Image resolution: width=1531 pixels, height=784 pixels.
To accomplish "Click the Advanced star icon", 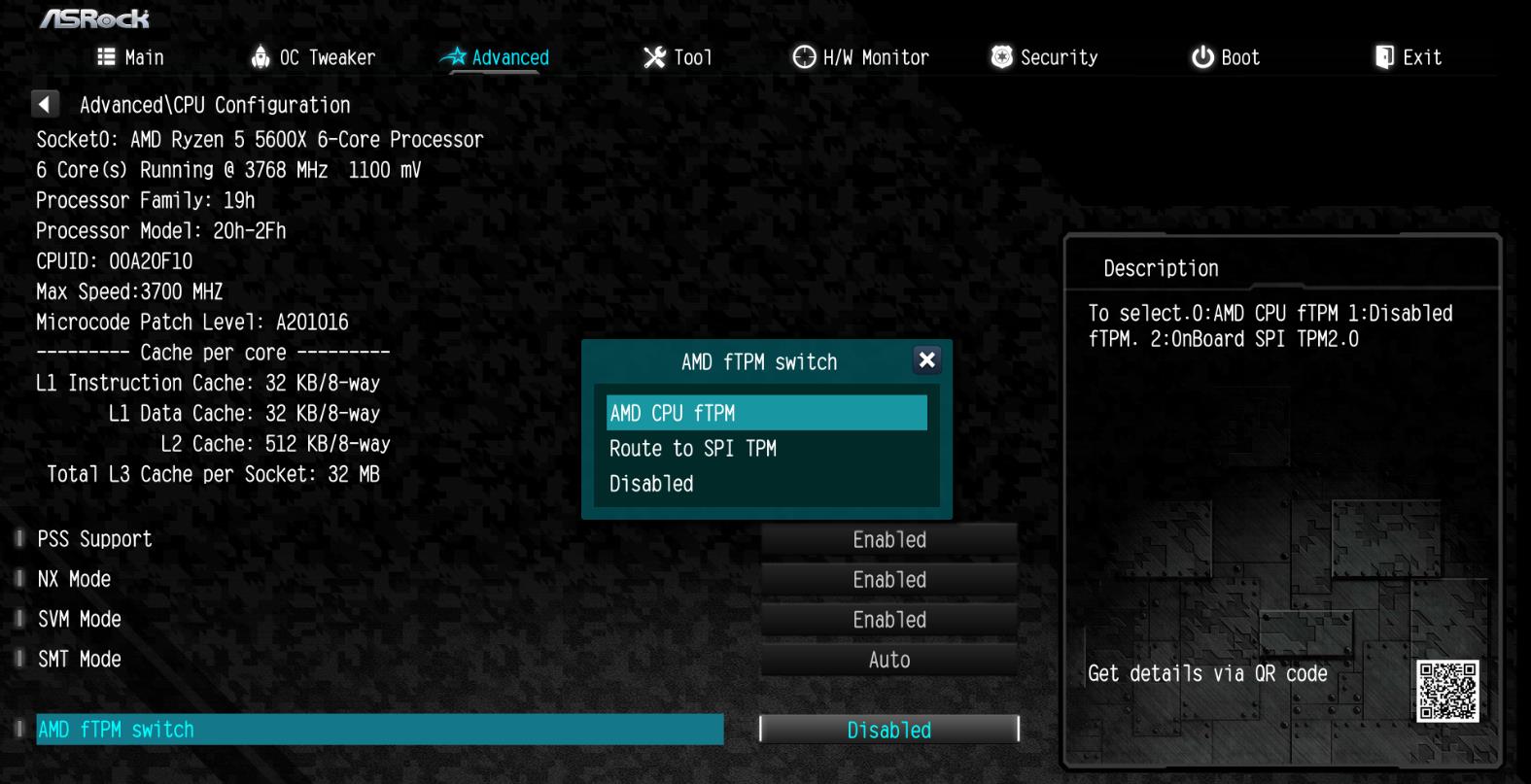I will tap(456, 56).
